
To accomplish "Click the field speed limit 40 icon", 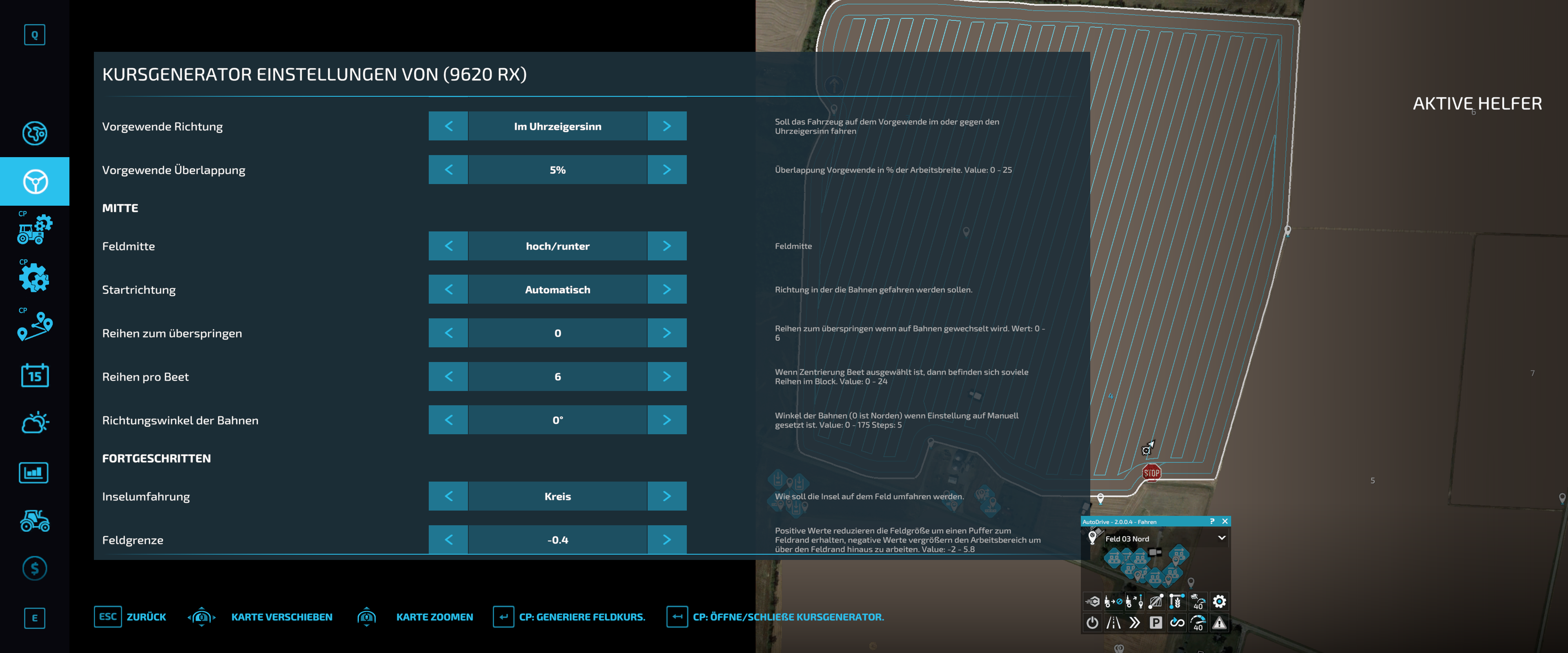I will [1198, 602].
